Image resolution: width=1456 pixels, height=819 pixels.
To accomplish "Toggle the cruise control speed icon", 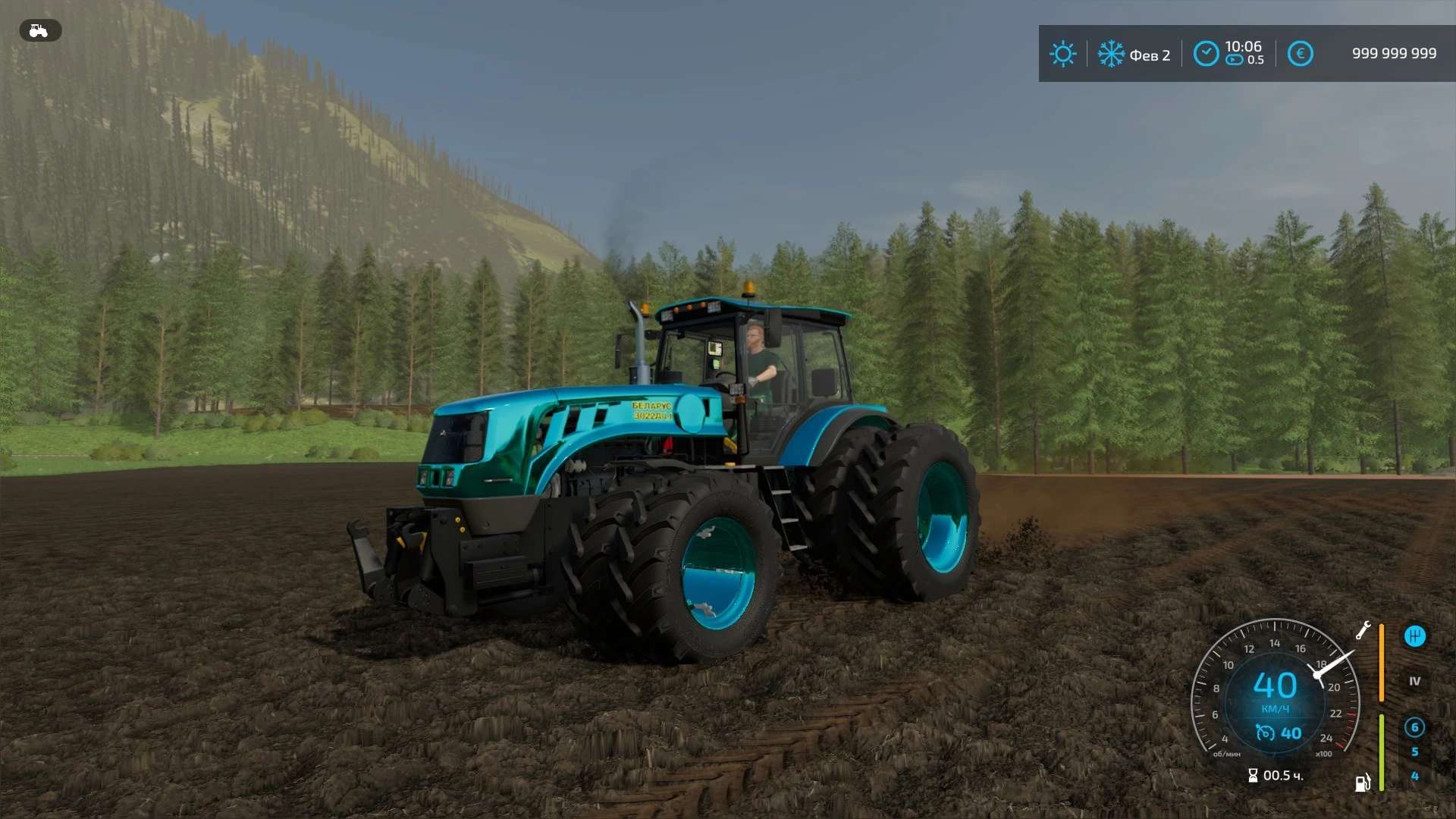I will click(1265, 733).
